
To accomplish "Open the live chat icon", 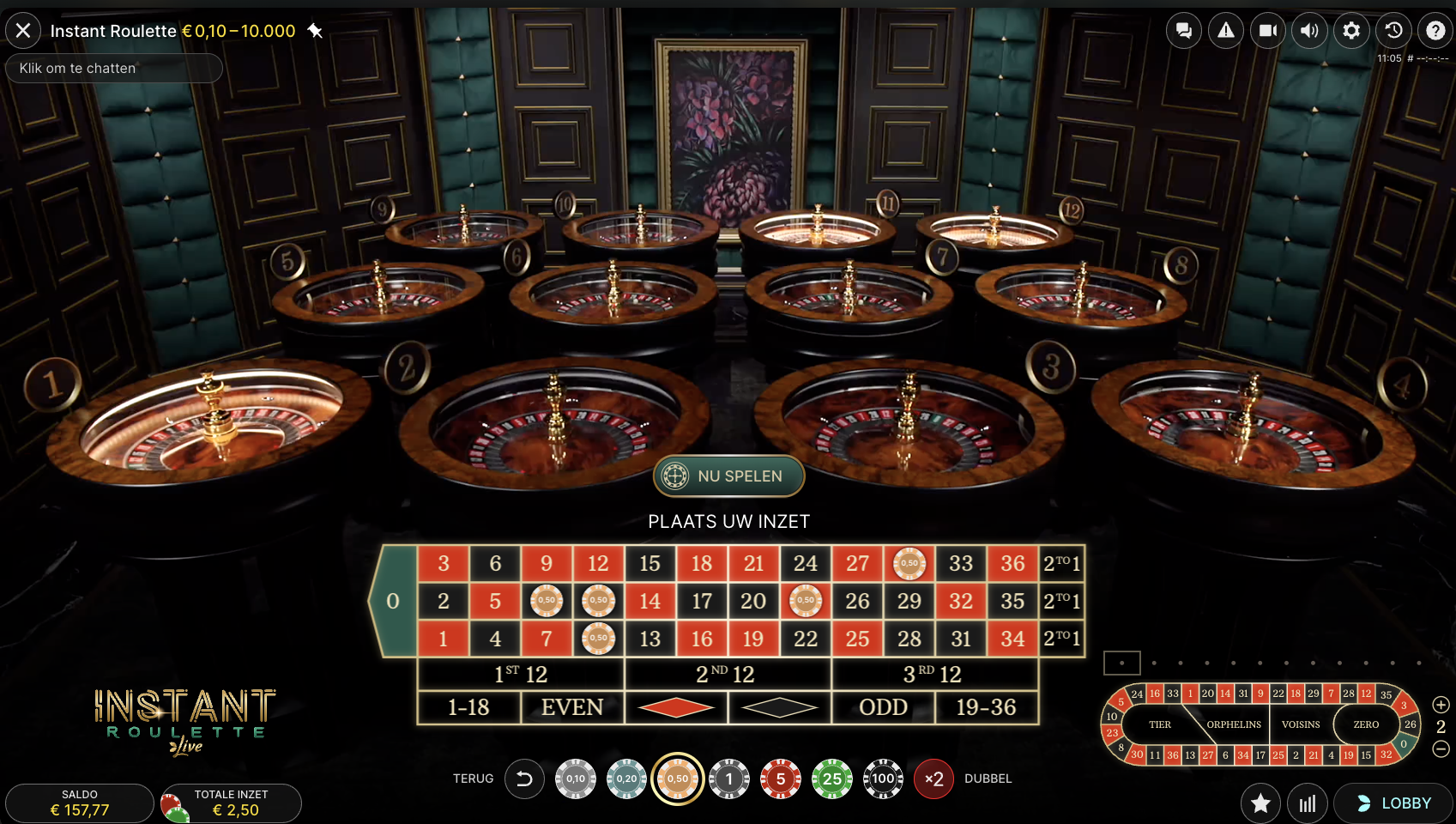I will (x=1184, y=30).
